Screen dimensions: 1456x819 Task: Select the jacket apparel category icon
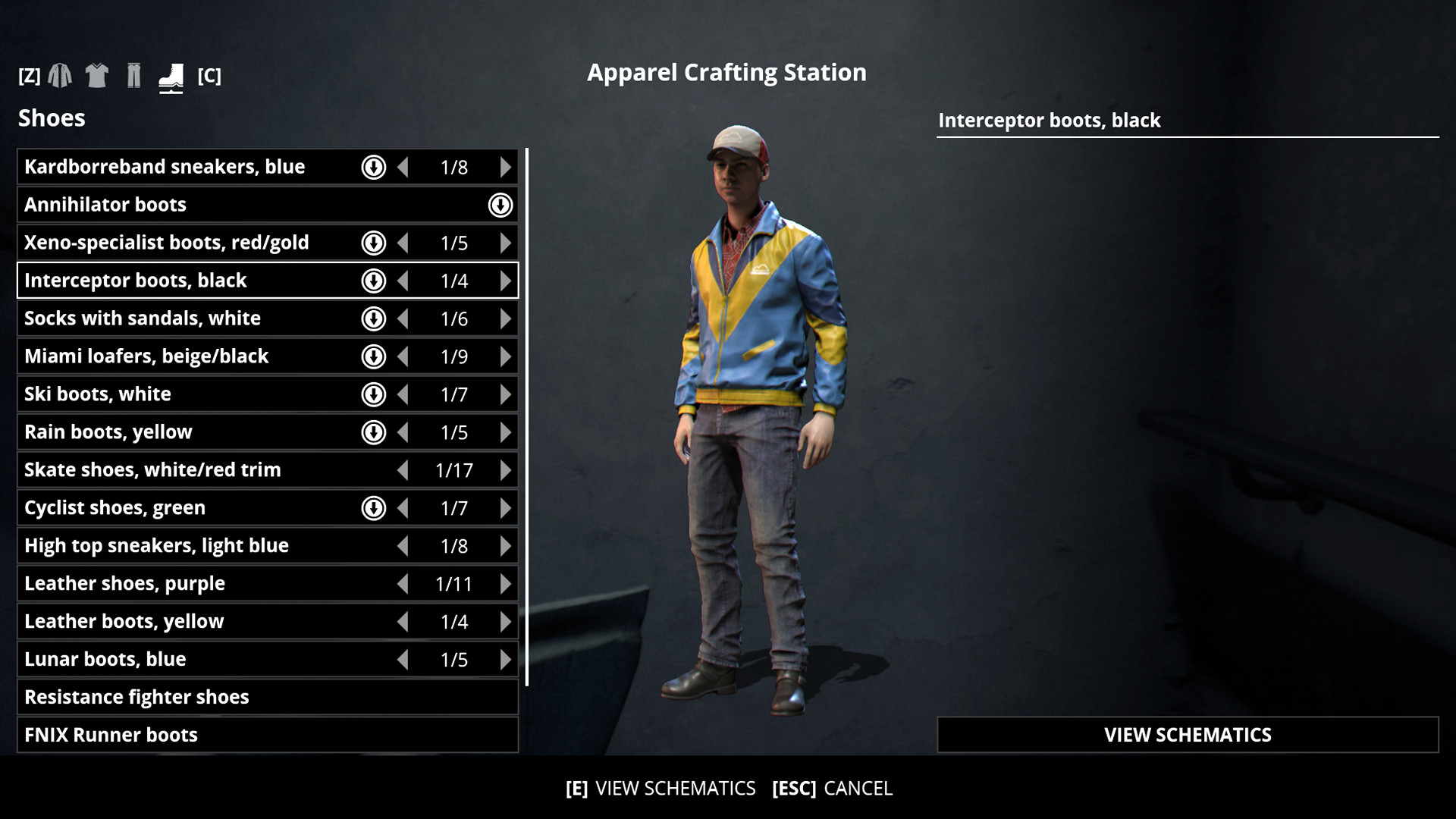59,76
